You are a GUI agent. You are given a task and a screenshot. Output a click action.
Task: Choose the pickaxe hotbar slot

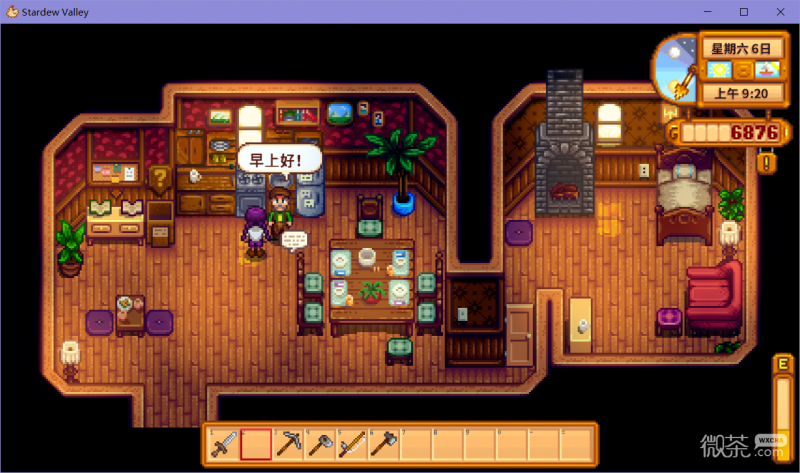coord(288,443)
